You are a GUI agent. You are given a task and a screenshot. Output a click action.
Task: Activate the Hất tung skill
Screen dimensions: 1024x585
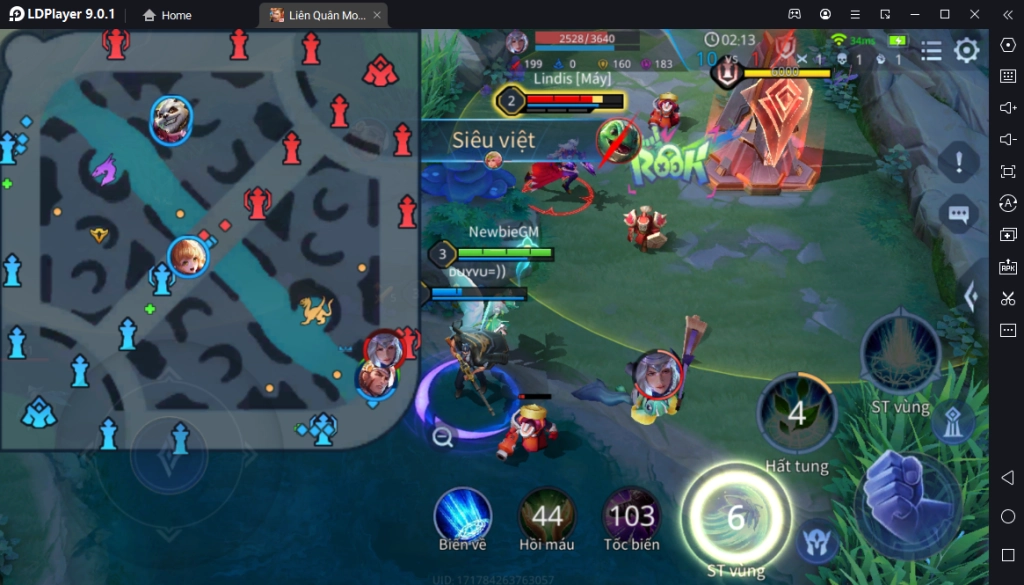point(797,413)
